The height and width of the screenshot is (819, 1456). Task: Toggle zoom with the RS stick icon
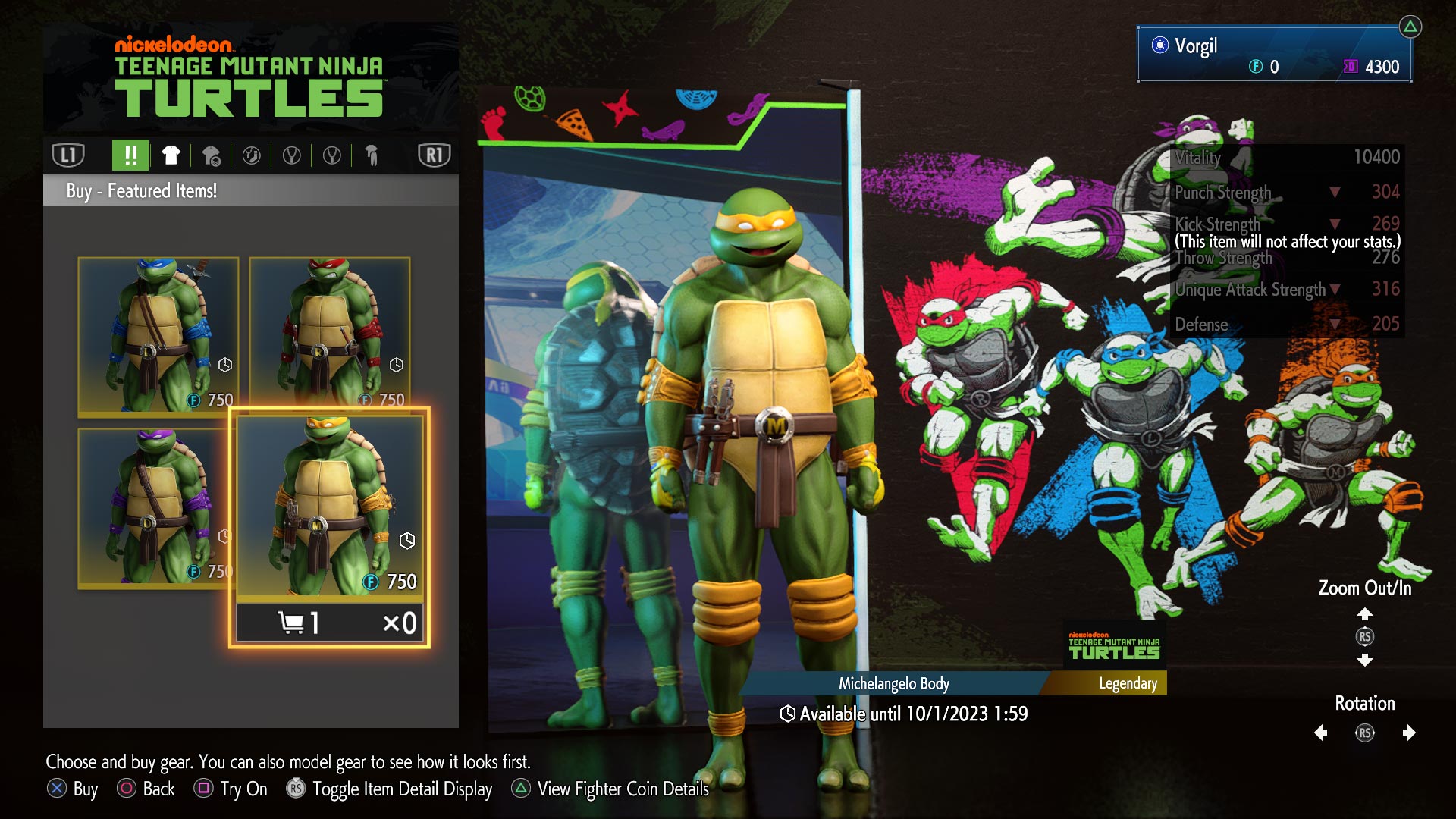(1365, 637)
